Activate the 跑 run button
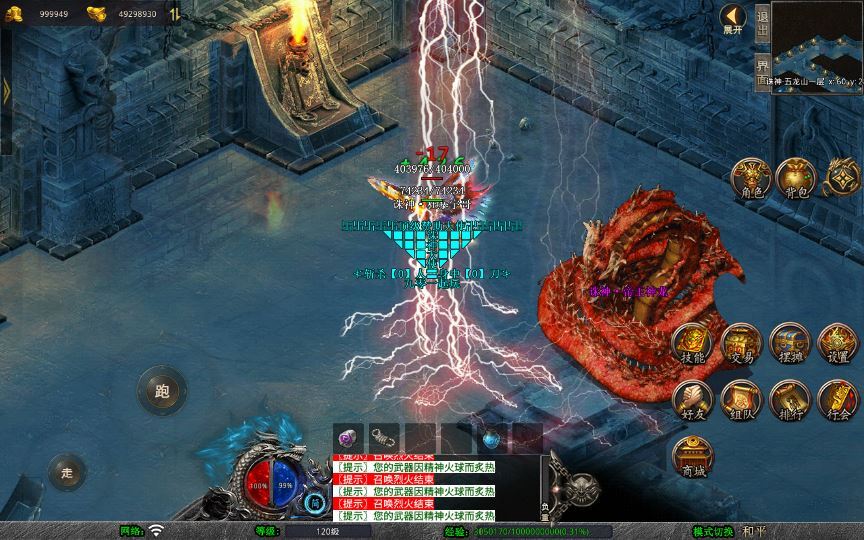 162,391
